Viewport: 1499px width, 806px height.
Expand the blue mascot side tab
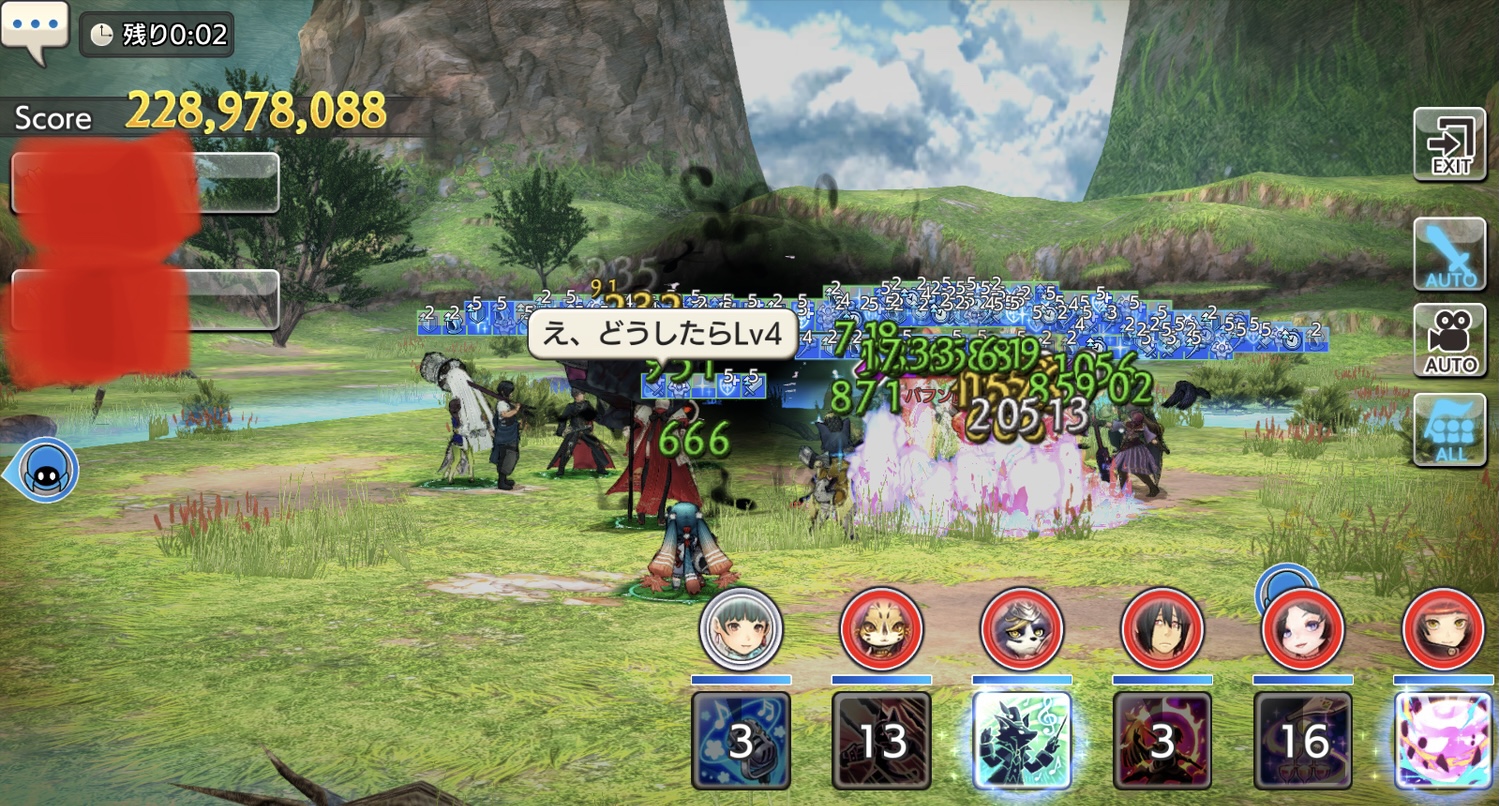[x=44, y=471]
